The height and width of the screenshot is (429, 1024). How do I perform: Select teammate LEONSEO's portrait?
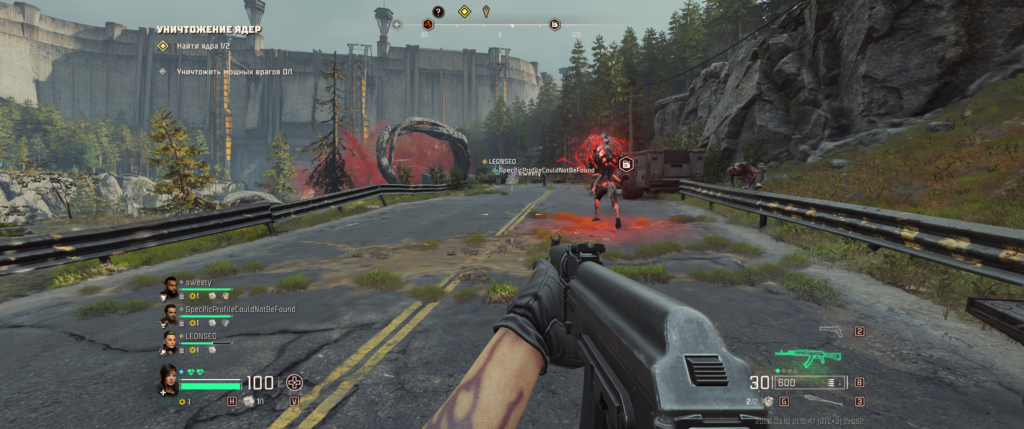point(170,342)
